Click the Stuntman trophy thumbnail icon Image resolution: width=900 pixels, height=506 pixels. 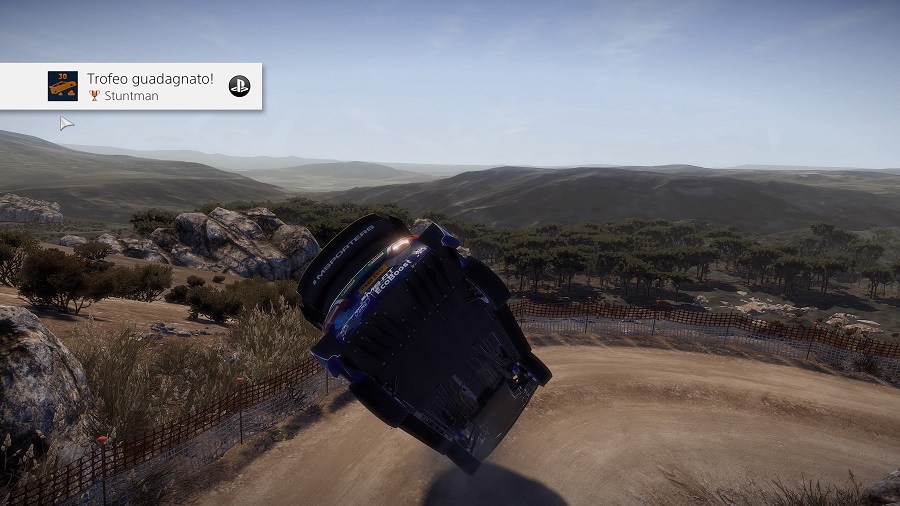[63, 86]
